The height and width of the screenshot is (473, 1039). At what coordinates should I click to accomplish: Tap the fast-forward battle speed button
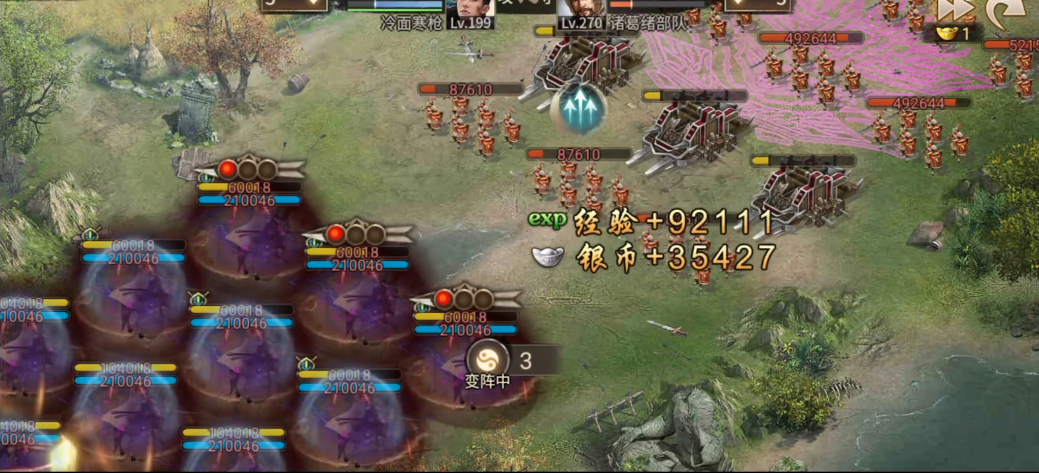click(x=954, y=9)
